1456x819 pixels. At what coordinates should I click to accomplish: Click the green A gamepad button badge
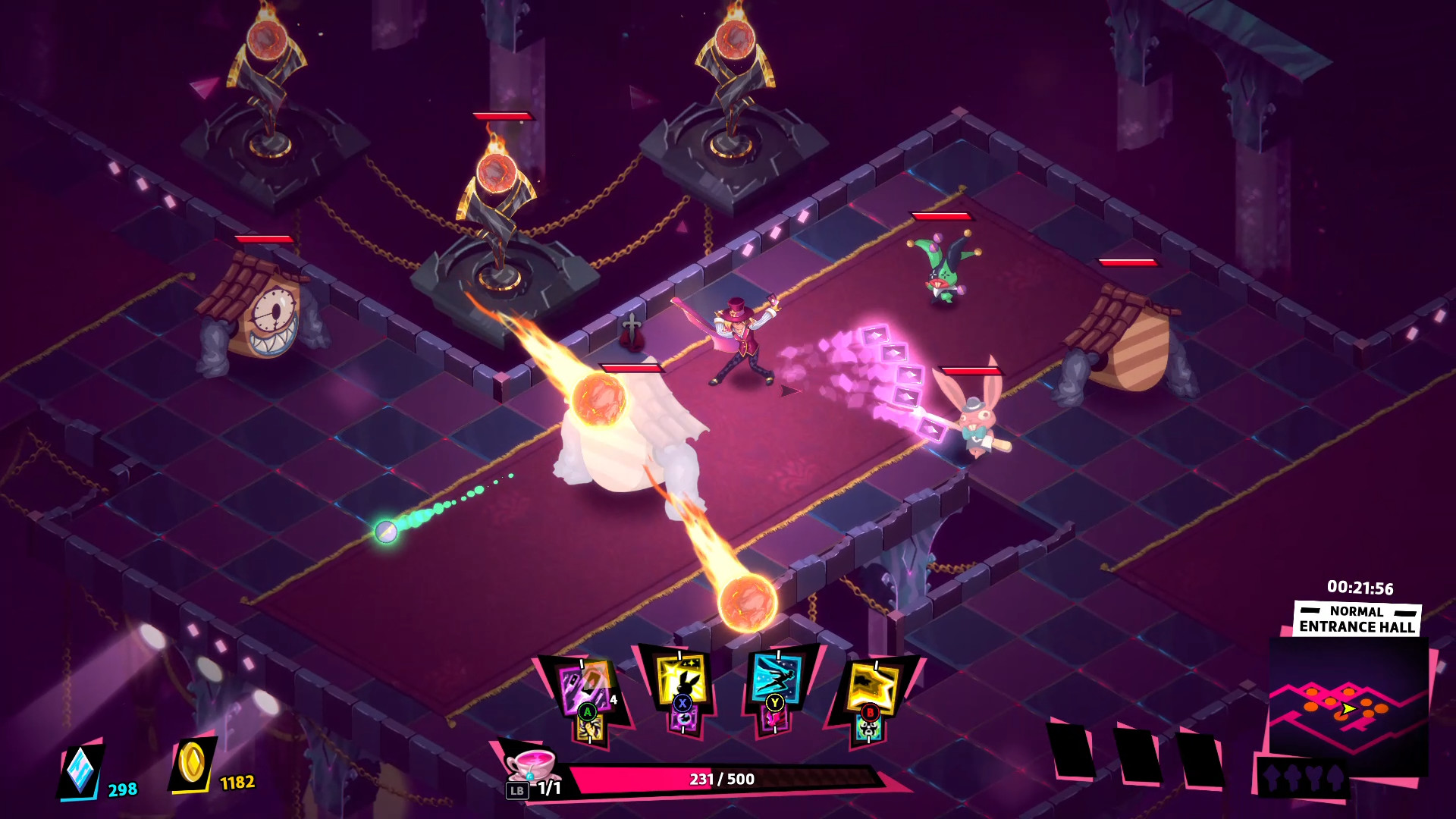click(588, 713)
